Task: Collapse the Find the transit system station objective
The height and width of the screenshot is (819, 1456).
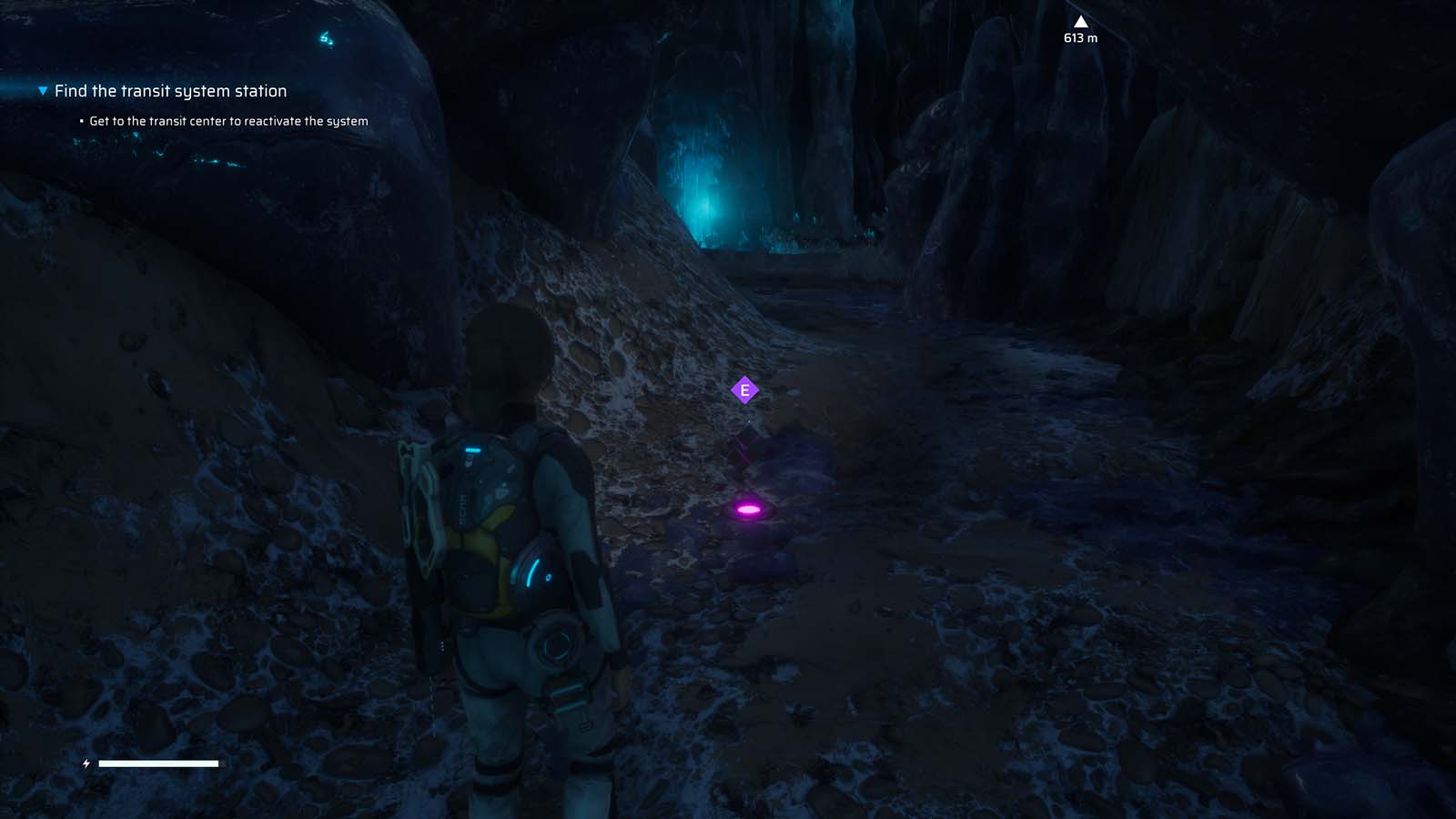Action: pos(42,90)
